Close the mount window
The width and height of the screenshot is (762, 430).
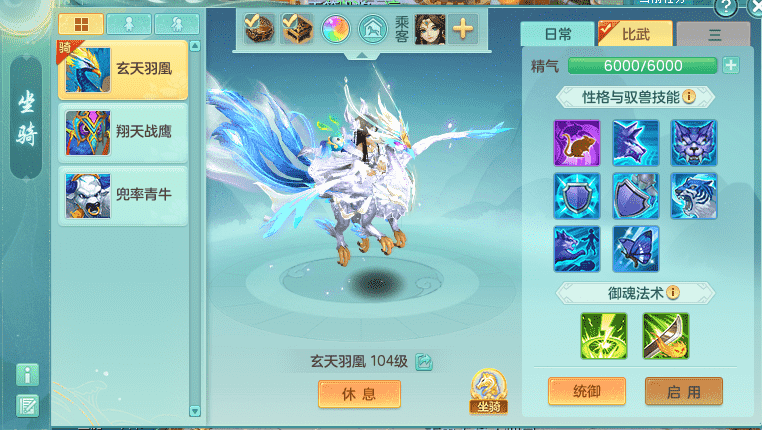[x=754, y=8]
